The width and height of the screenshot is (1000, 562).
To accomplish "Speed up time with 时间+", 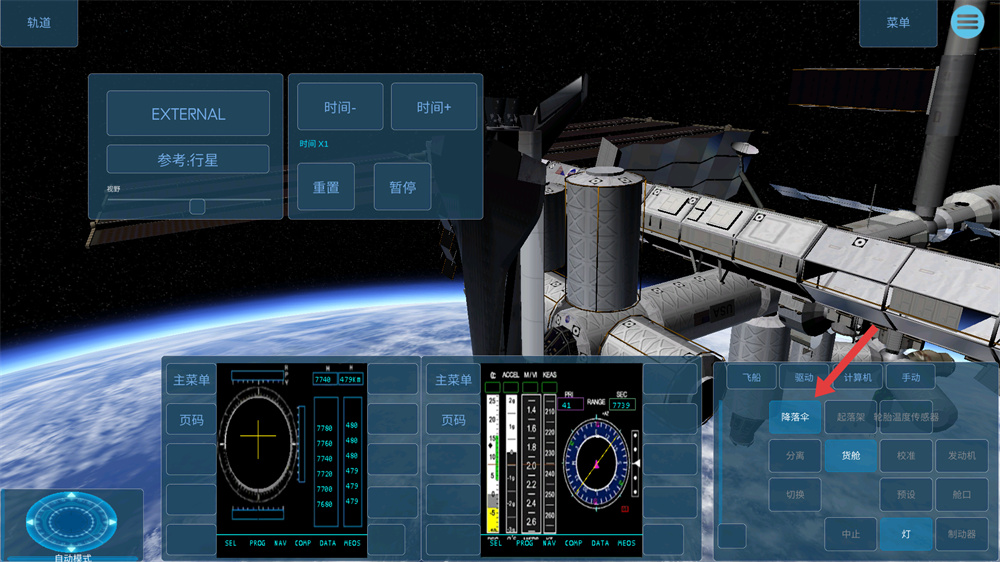I will point(434,107).
